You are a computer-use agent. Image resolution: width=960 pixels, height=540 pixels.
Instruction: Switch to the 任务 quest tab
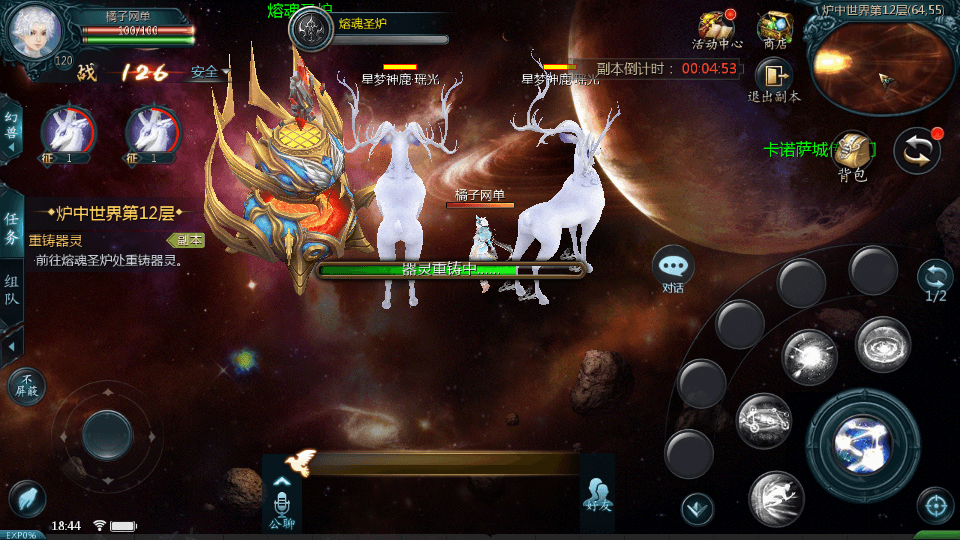(x=12, y=227)
